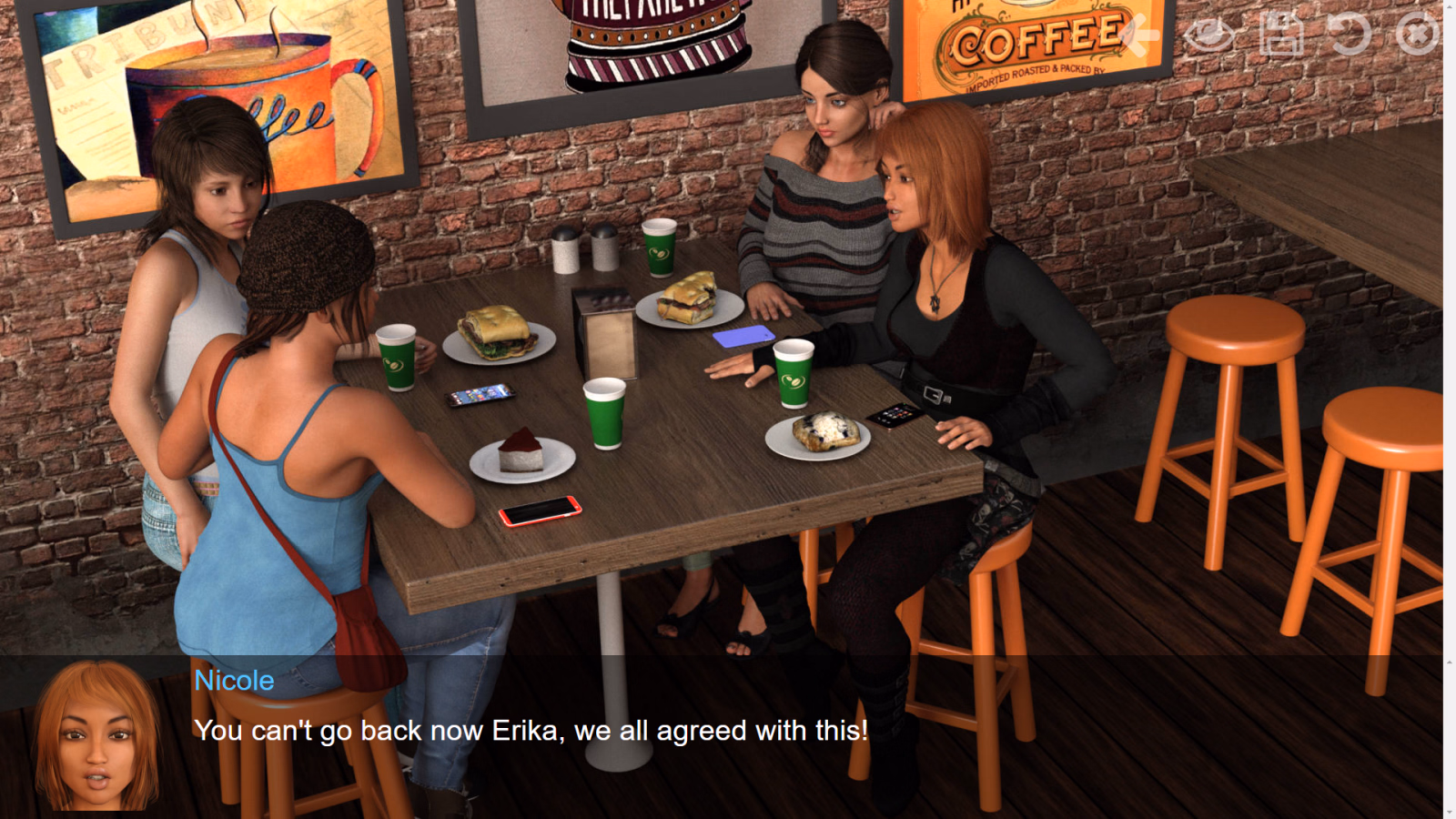Click the napkin dispenser on the table
Viewport: 1456px width, 819px height.
pyautogui.click(x=608, y=332)
